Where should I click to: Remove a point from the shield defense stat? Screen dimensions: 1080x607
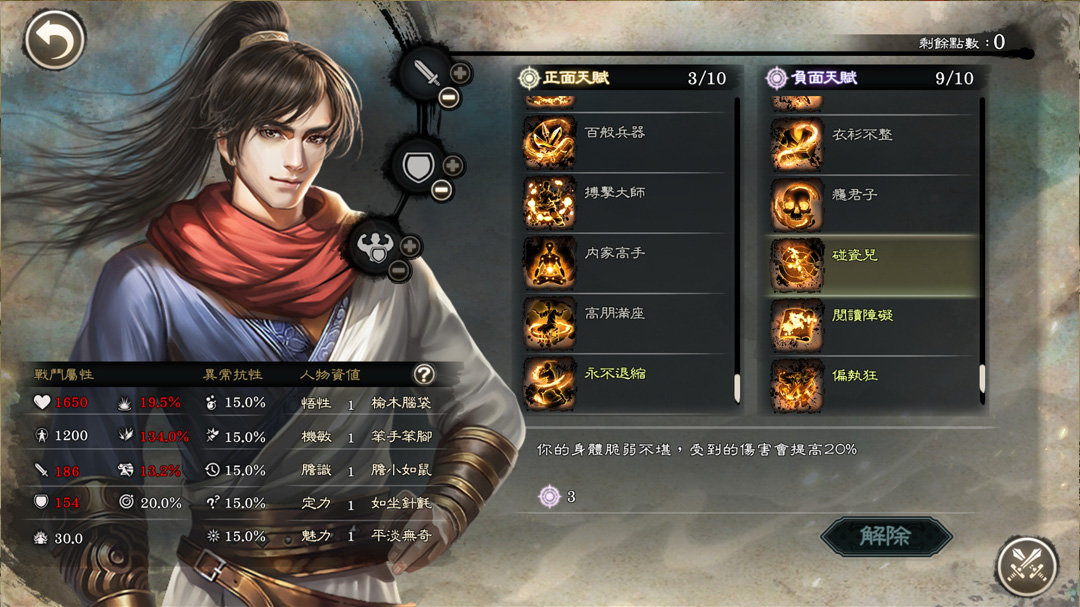click(441, 190)
